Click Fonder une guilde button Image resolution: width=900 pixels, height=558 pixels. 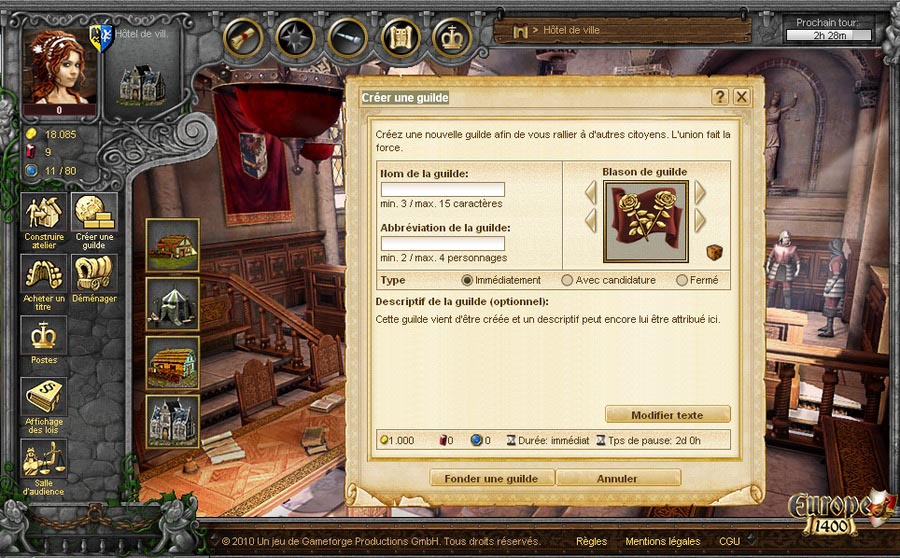click(492, 478)
